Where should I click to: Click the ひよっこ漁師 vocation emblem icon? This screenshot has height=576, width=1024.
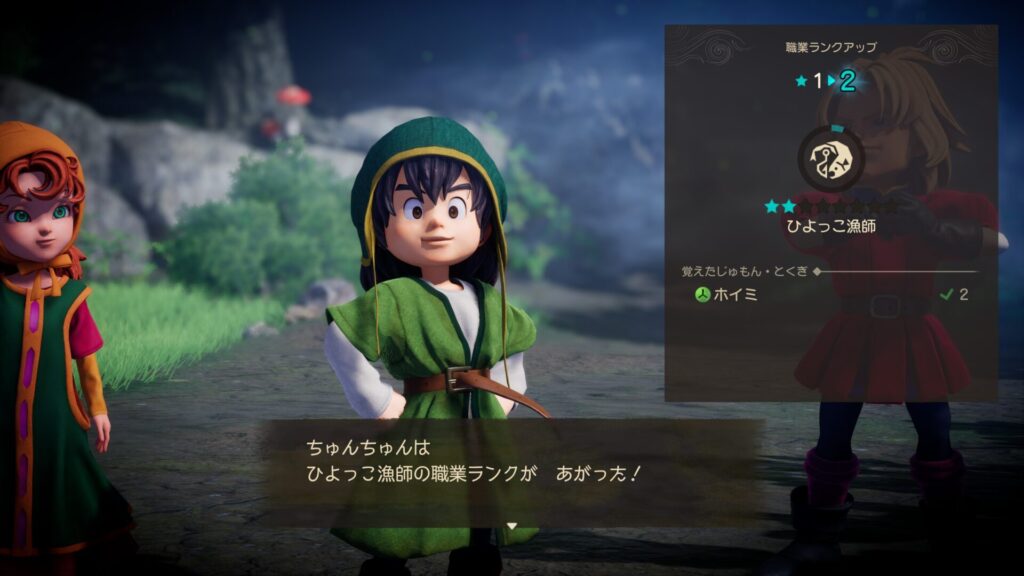coord(831,158)
